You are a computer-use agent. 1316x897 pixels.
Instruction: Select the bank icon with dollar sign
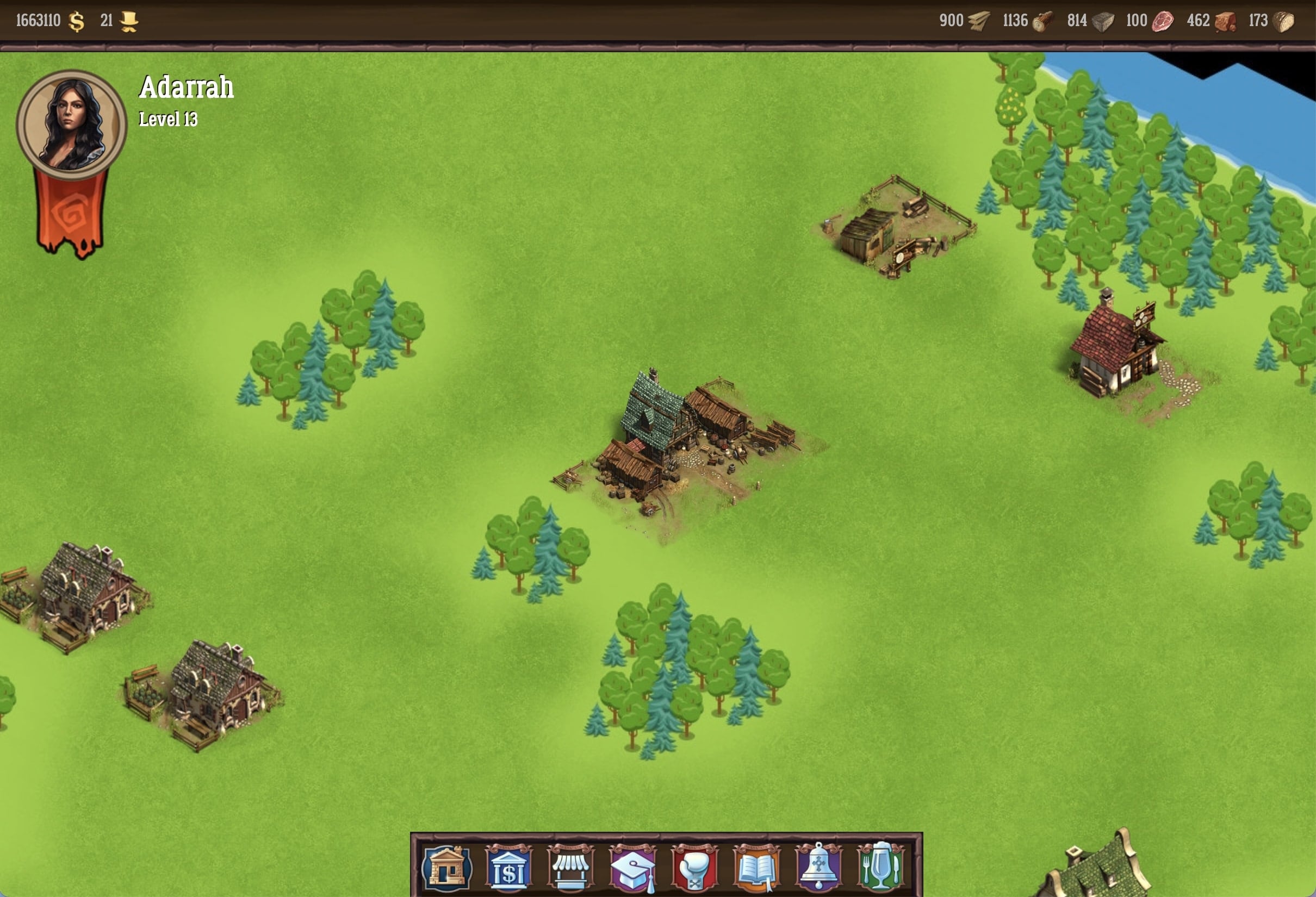click(508, 867)
